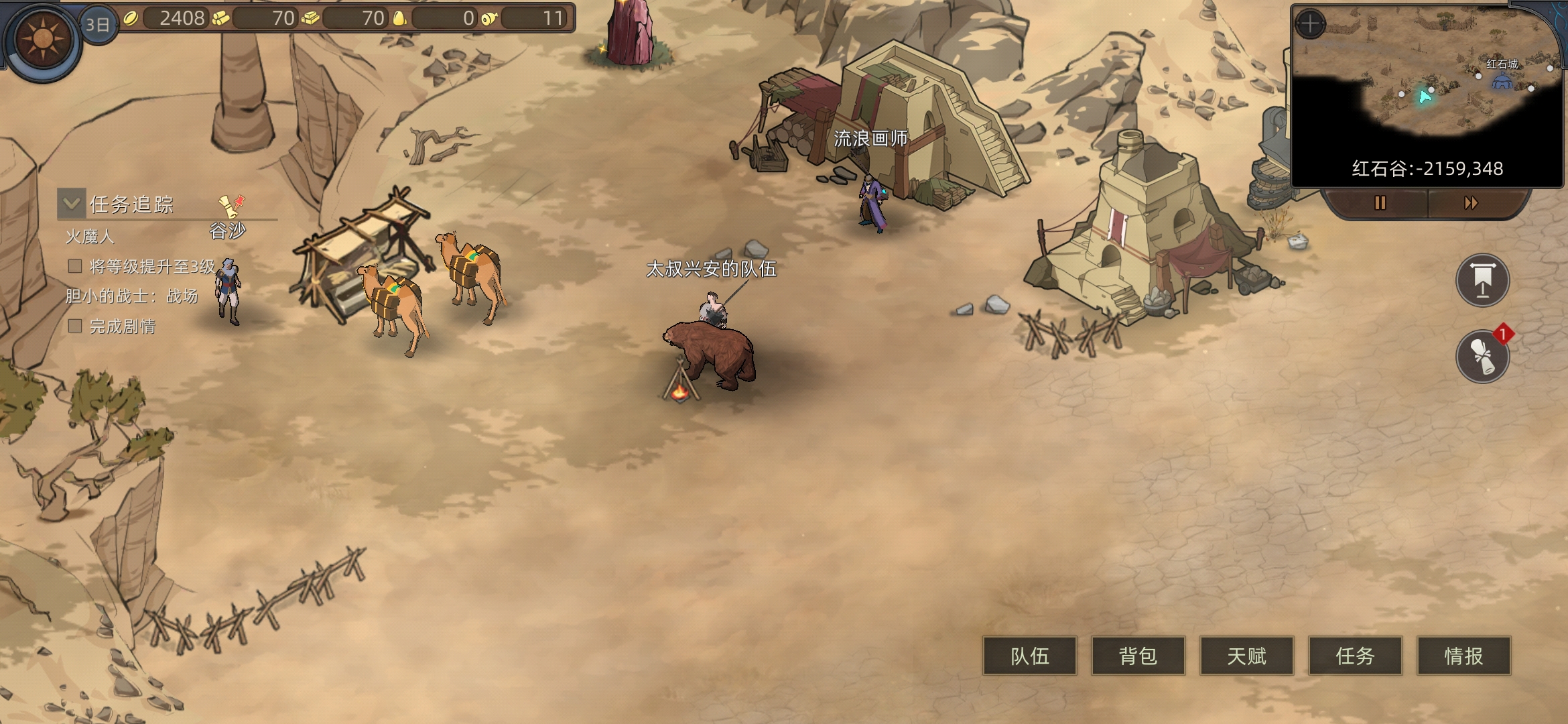1568x724 pixels.
Task: Open the scroll notification with red badge
Action: point(1482,356)
